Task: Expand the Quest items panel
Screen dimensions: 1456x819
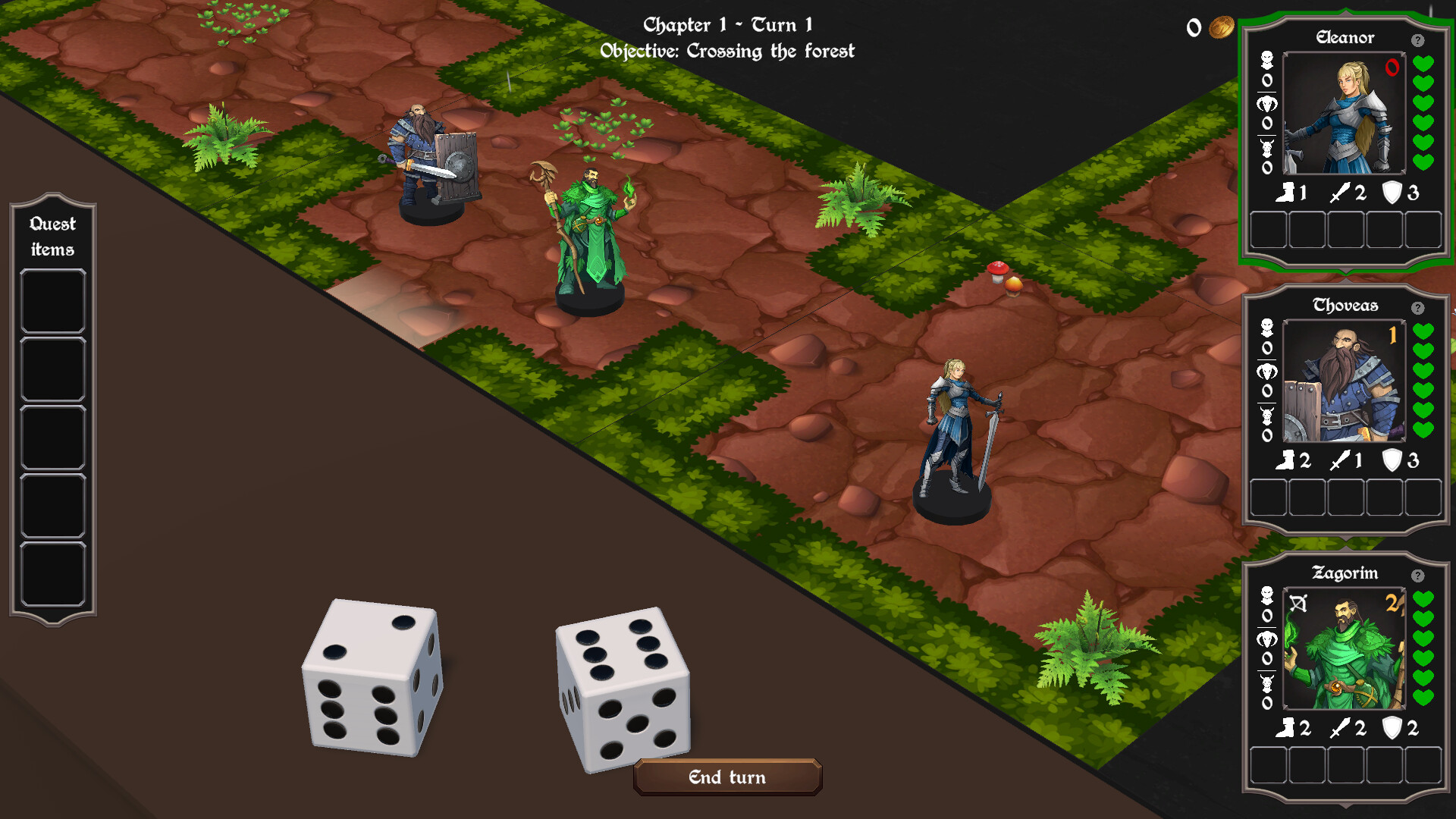Action: pyautogui.click(x=53, y=235)
